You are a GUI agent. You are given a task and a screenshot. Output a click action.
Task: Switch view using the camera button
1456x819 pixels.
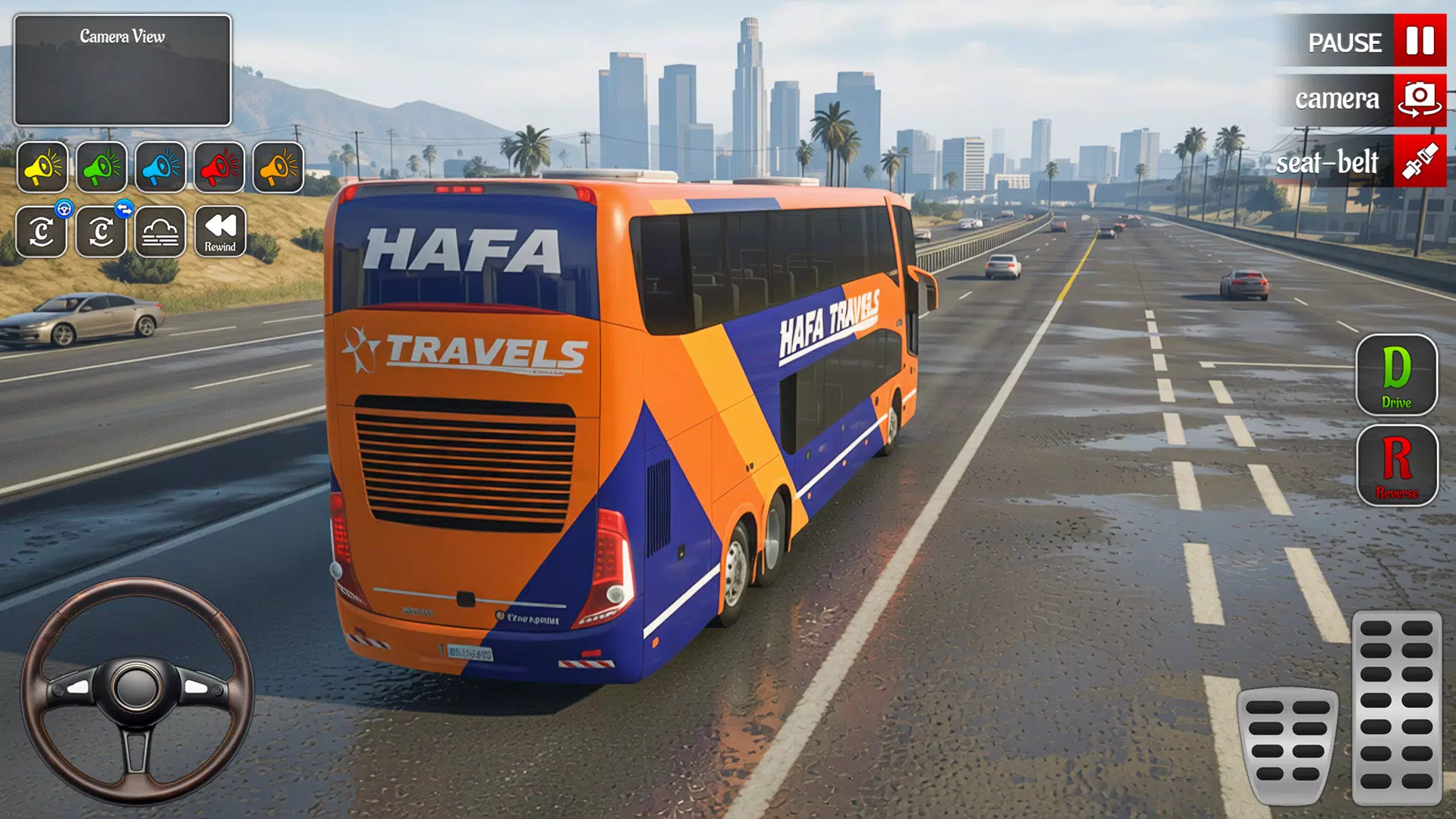tap(1419, 99)
